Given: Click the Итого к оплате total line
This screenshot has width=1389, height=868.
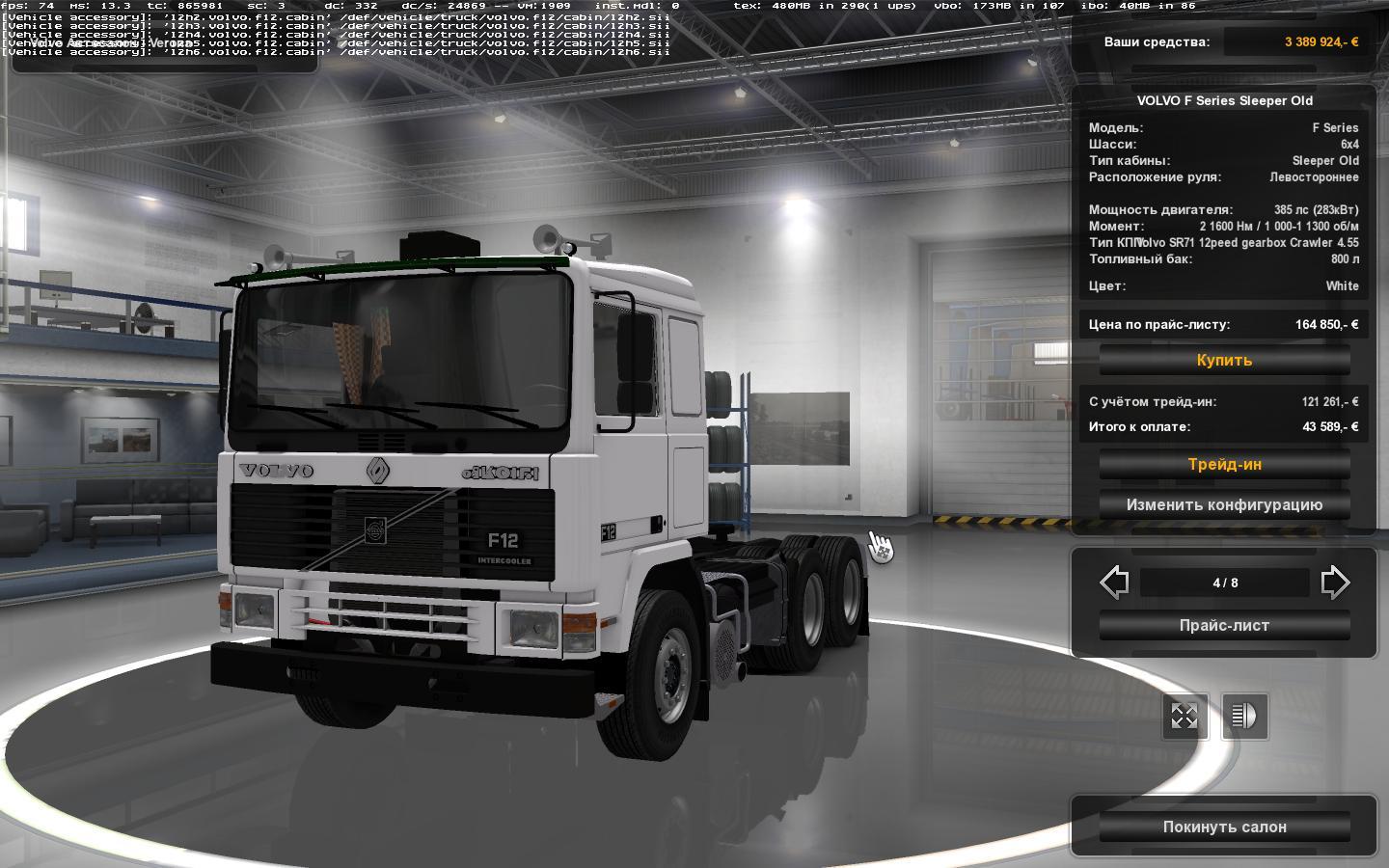Looking at the screenshot, I should (1223, 427).
